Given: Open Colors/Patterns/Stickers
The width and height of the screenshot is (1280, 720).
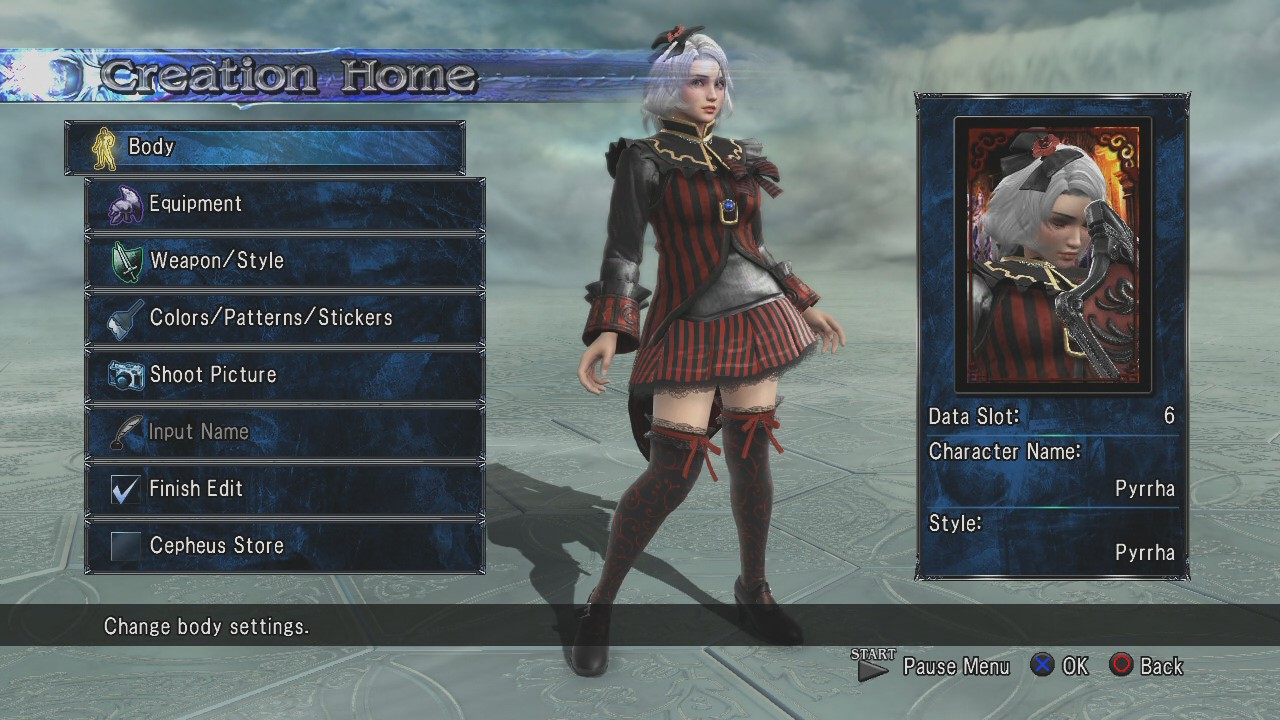Looking at the screenshot, I should pyautogui.click(x=285, y=318).
